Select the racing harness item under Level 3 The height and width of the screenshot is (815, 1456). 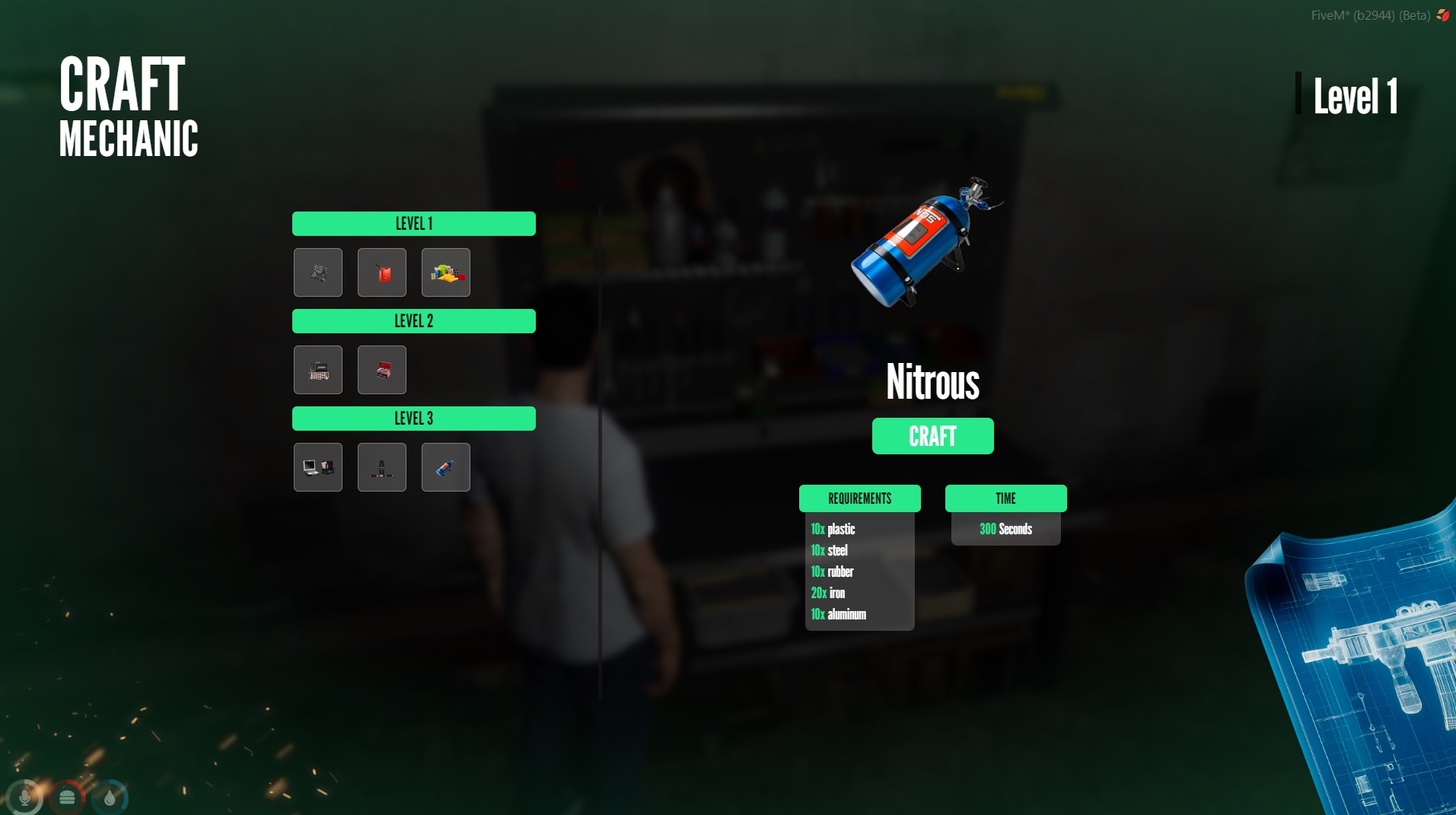click(x=382, y=466)
